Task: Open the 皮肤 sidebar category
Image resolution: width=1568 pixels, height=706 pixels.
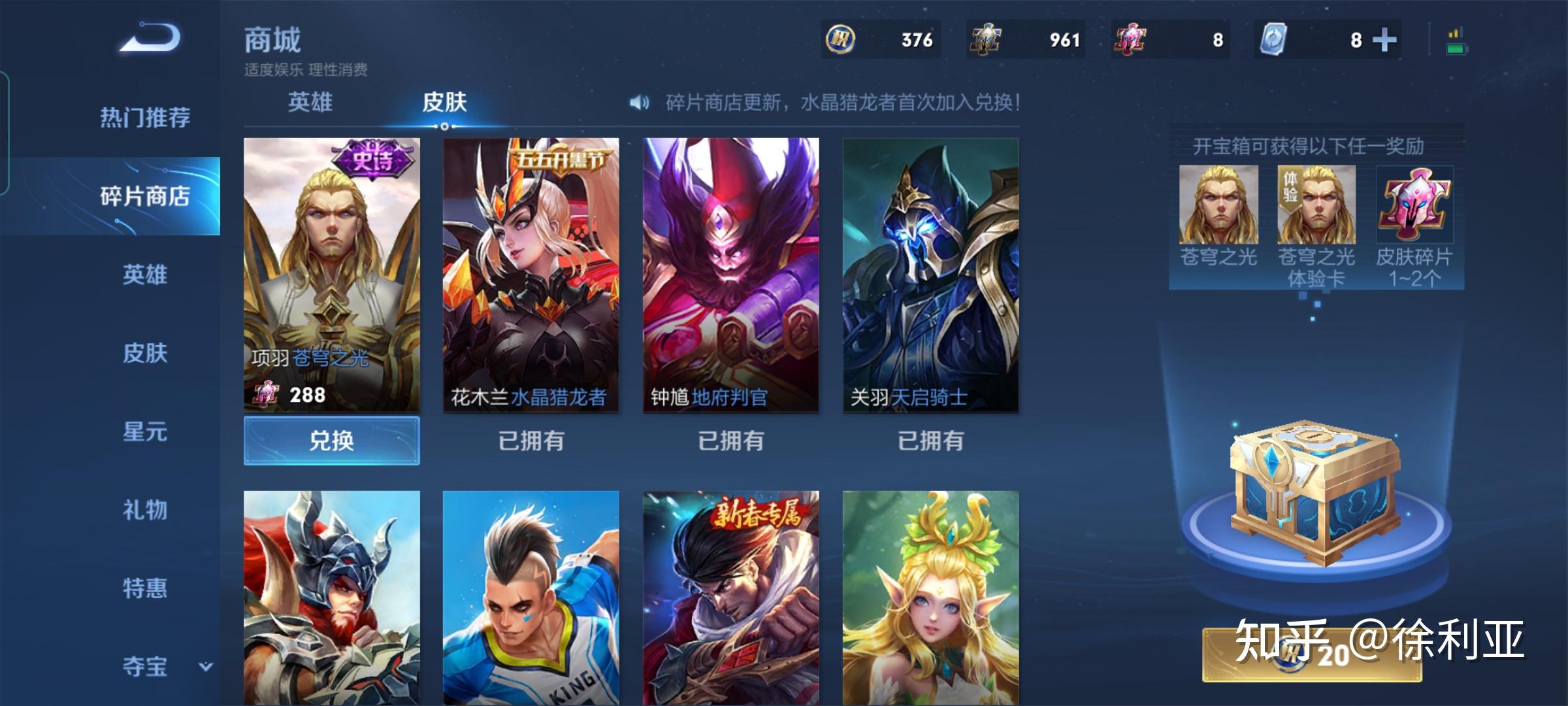Action: pos(145,353)
